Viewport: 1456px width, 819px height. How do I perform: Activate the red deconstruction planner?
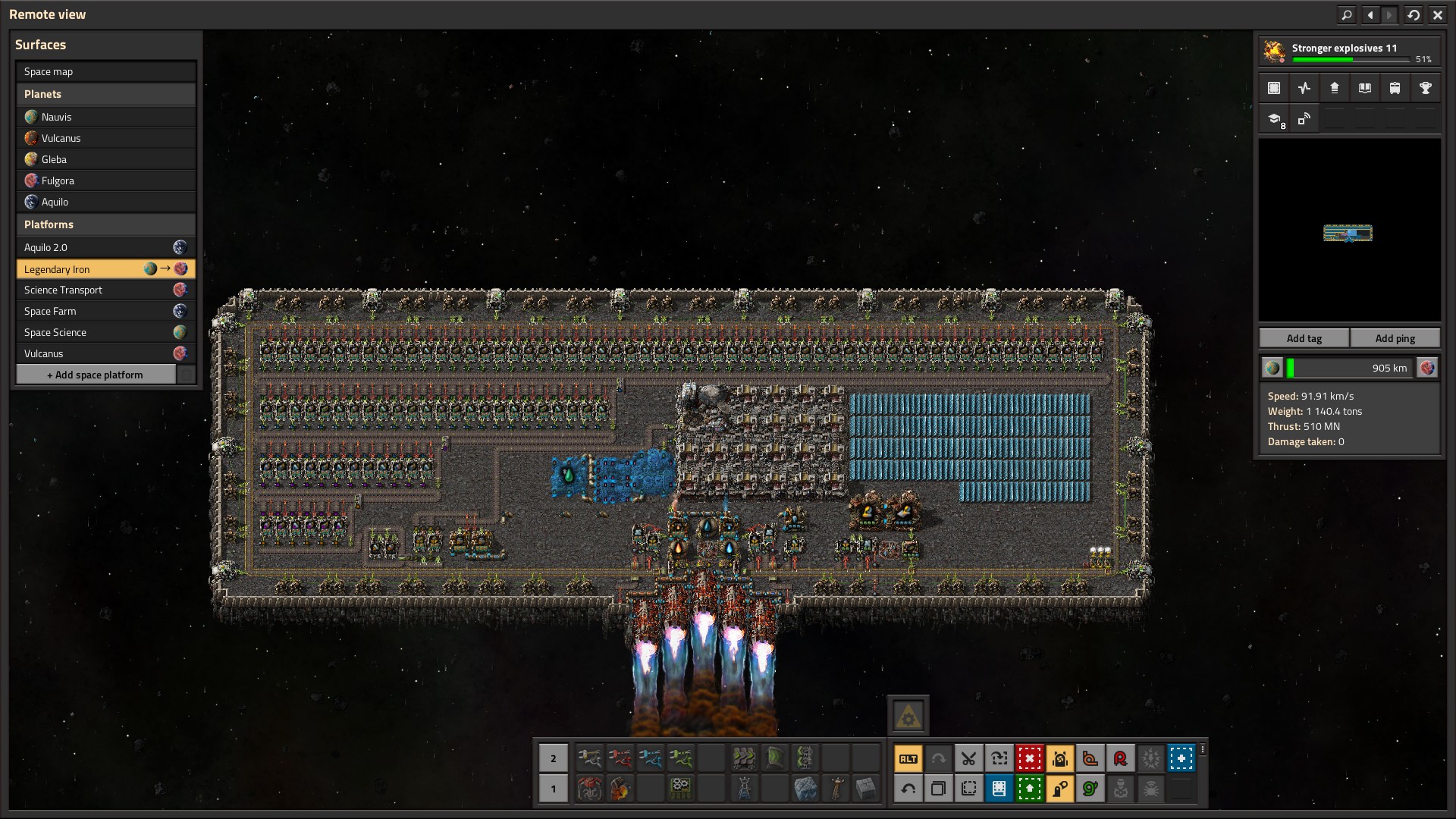1029,758
